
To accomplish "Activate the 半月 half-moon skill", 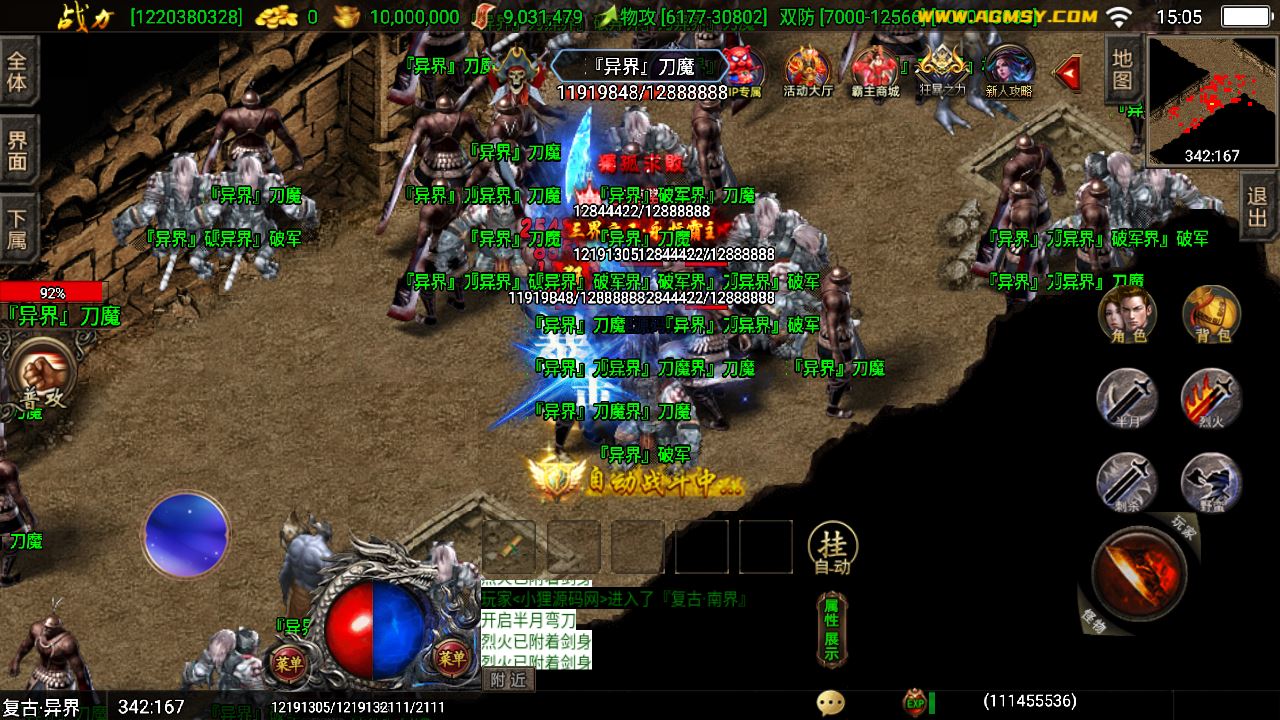I will coord(1127,398).
